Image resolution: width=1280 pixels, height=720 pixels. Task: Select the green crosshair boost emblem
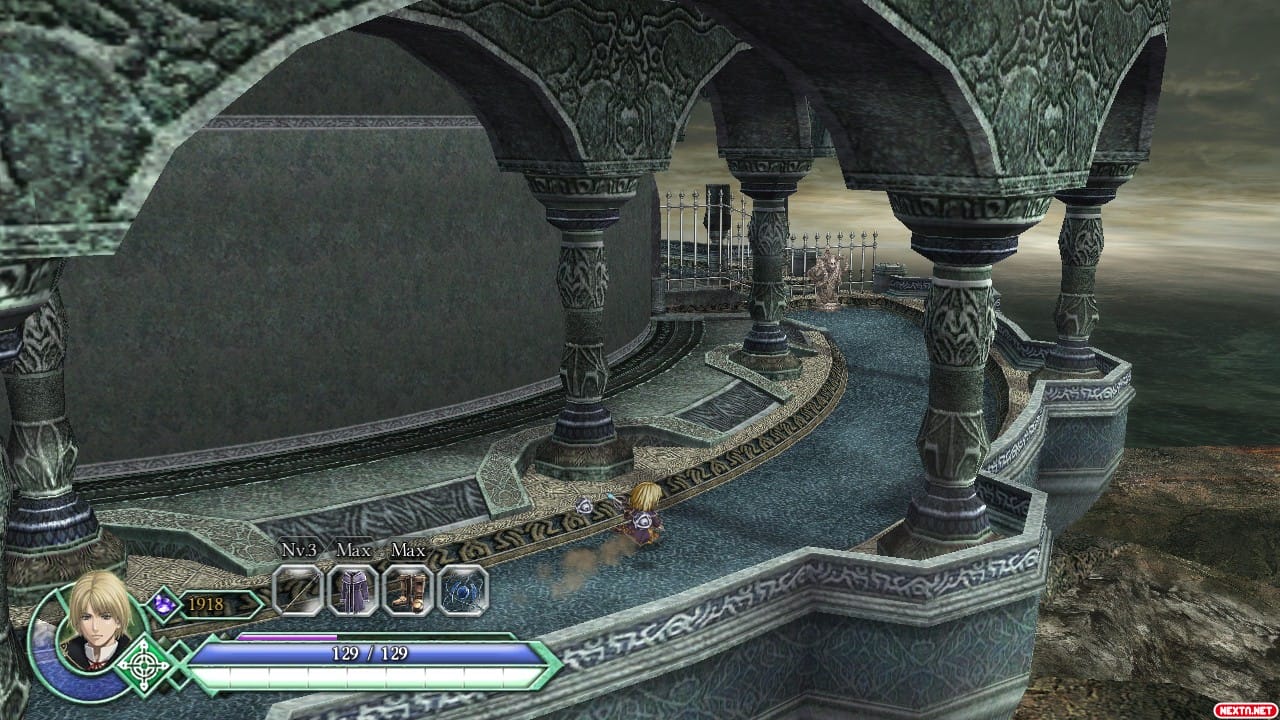point(145,665)
